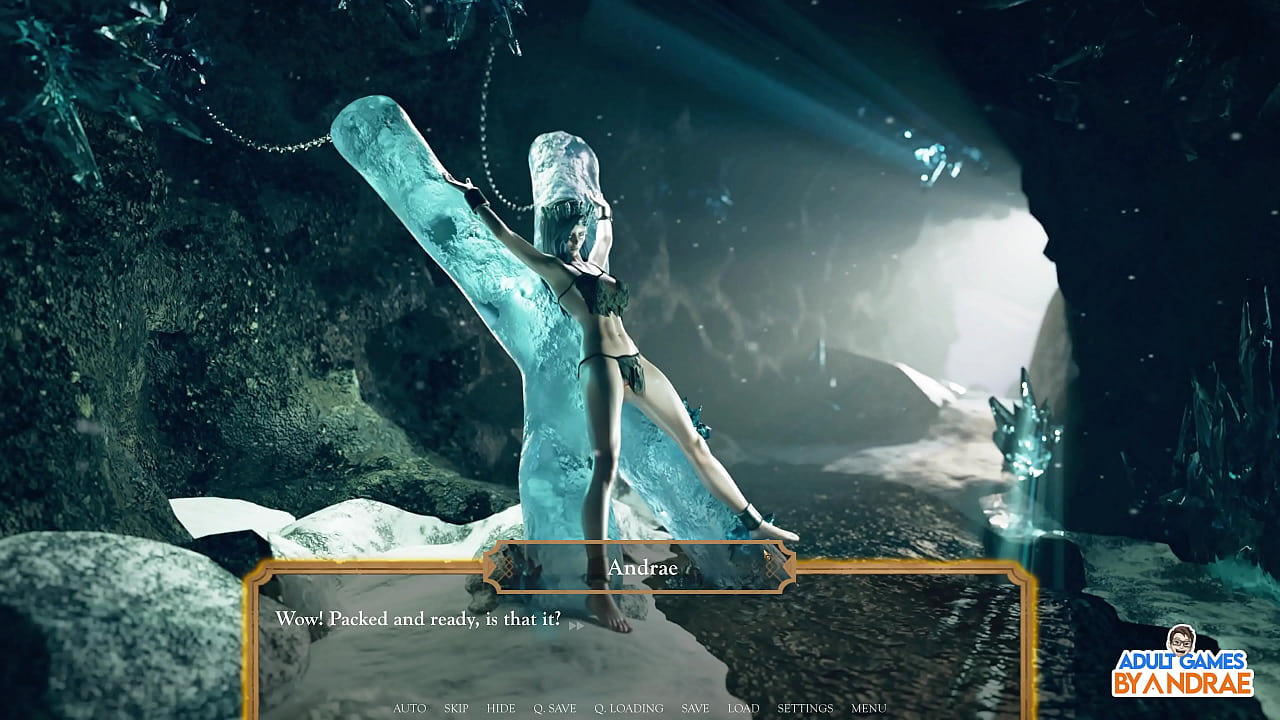The image size is (1280, 720).
Task: Open the Settings menu
Action: click(805, 708)
